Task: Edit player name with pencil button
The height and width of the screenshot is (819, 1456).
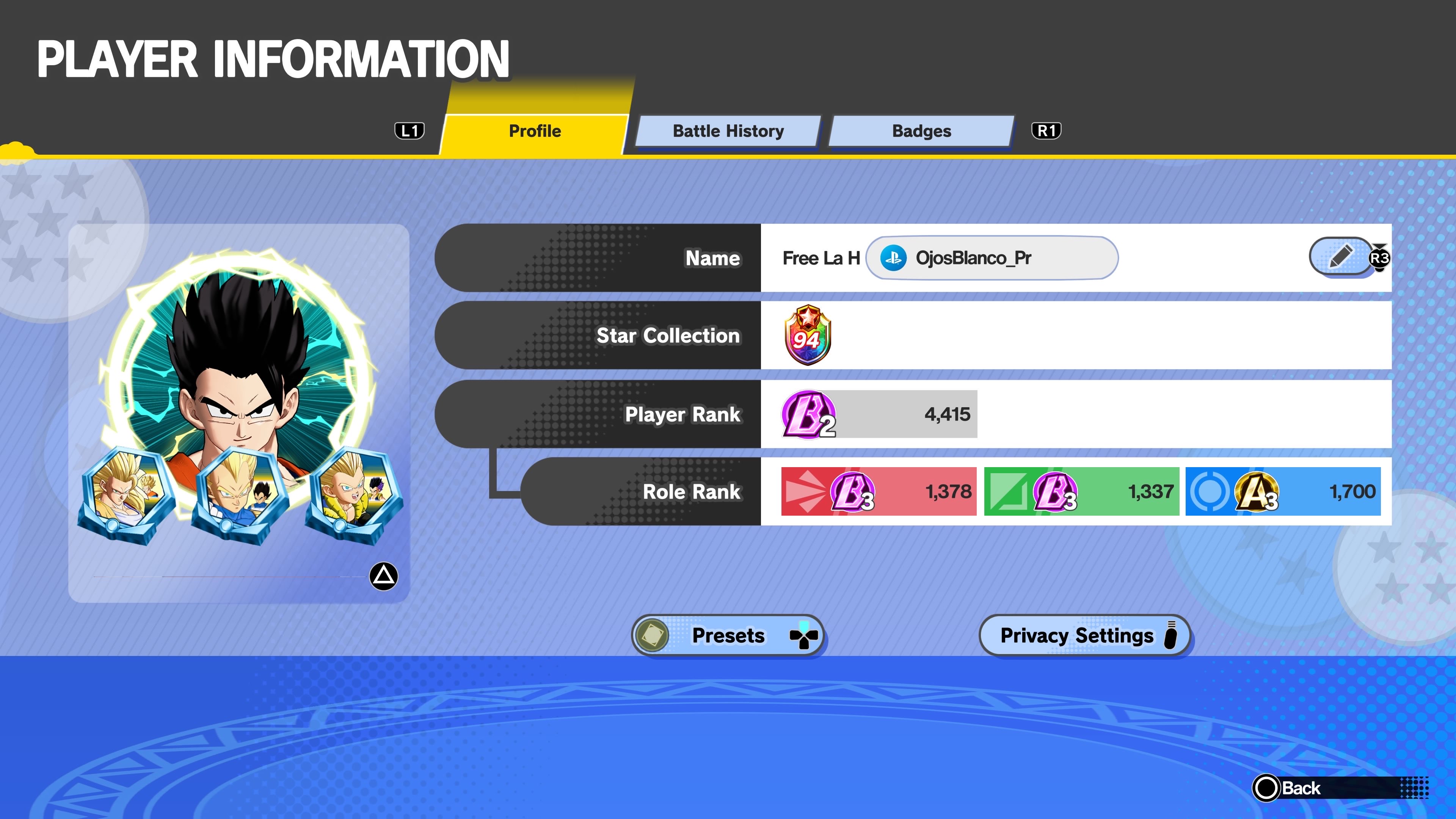Action: click(x=1341, y=257)
